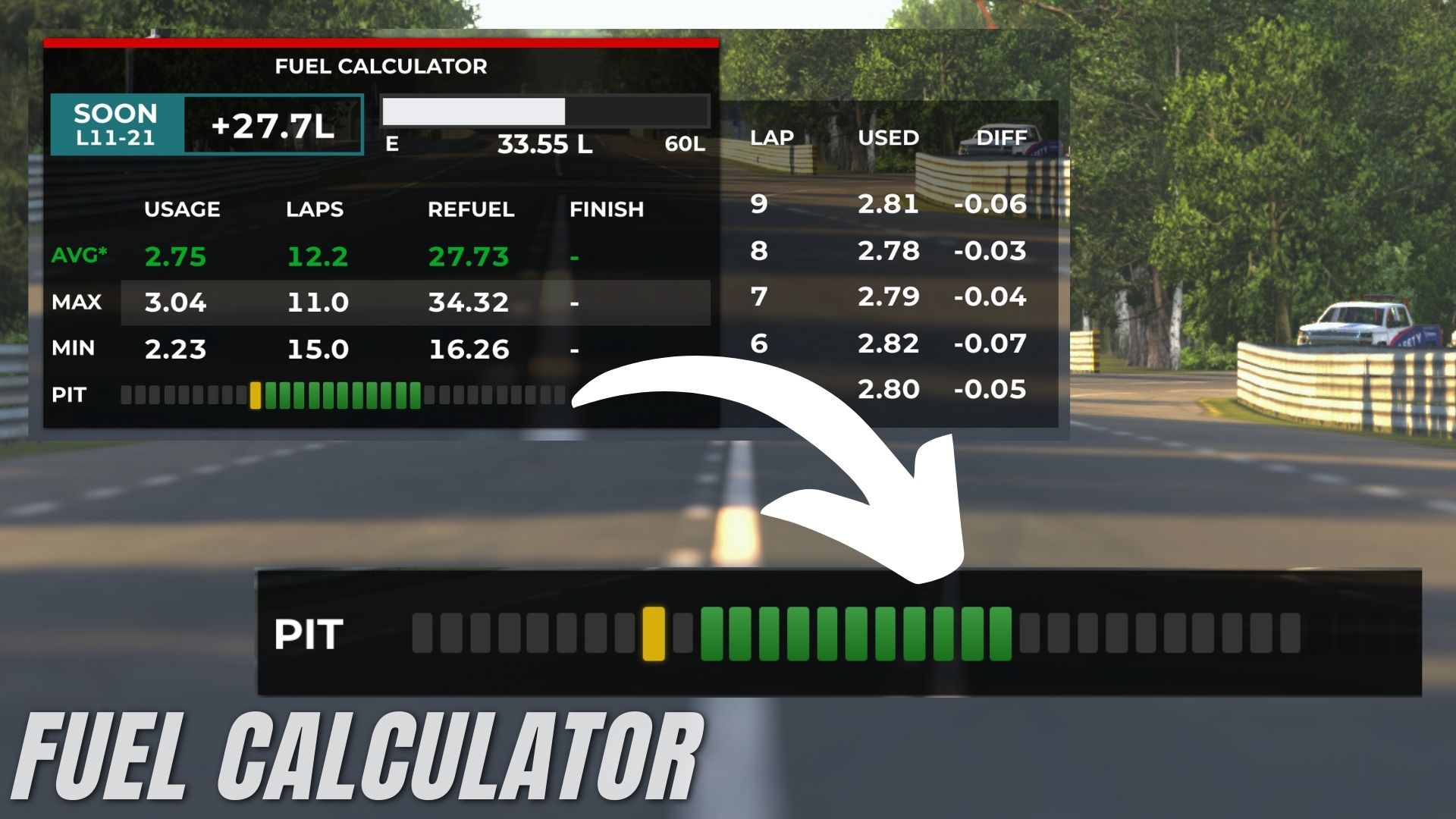Select the yellow current-lap marker on the PIT bar

point(257,395)
